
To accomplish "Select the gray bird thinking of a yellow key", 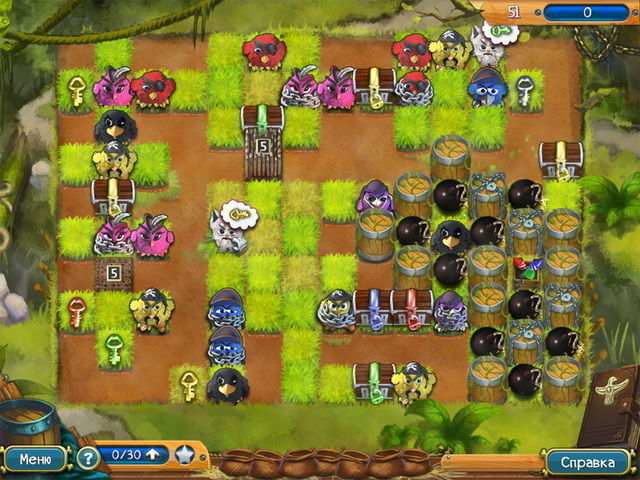I will [228, 229].
